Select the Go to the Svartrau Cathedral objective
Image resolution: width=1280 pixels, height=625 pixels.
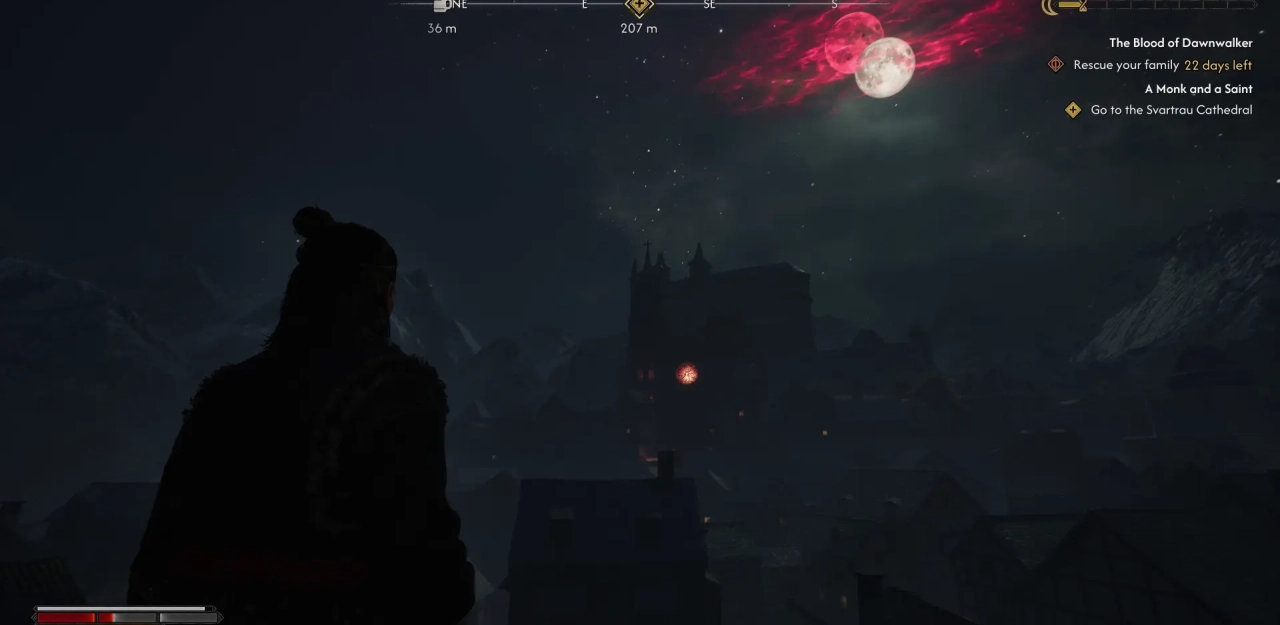pyautogui.click(x=1171, y=110)
